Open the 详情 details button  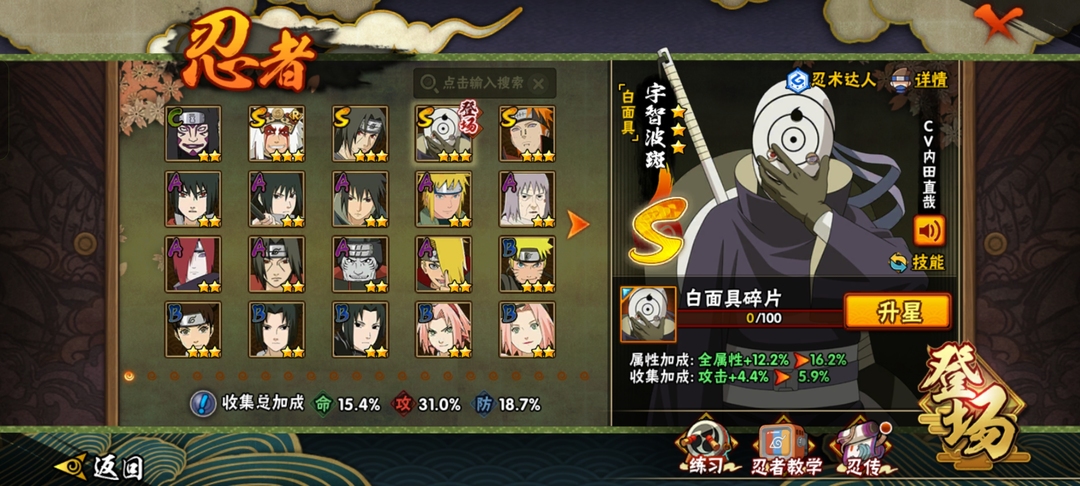pyautogui.click(x=920, y=80)
